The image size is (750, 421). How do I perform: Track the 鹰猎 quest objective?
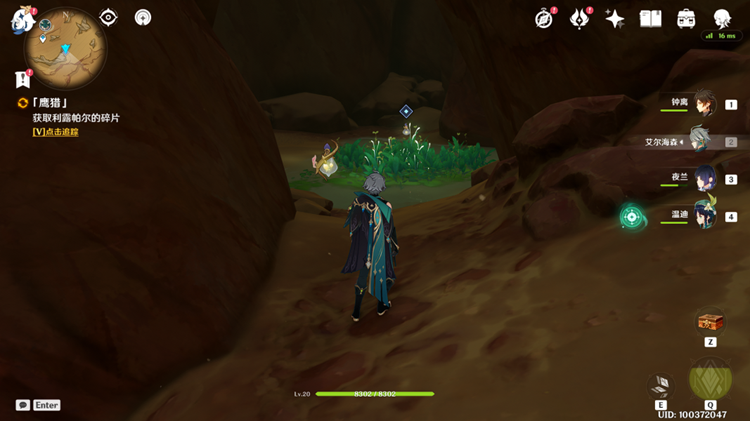click(55, 131)
